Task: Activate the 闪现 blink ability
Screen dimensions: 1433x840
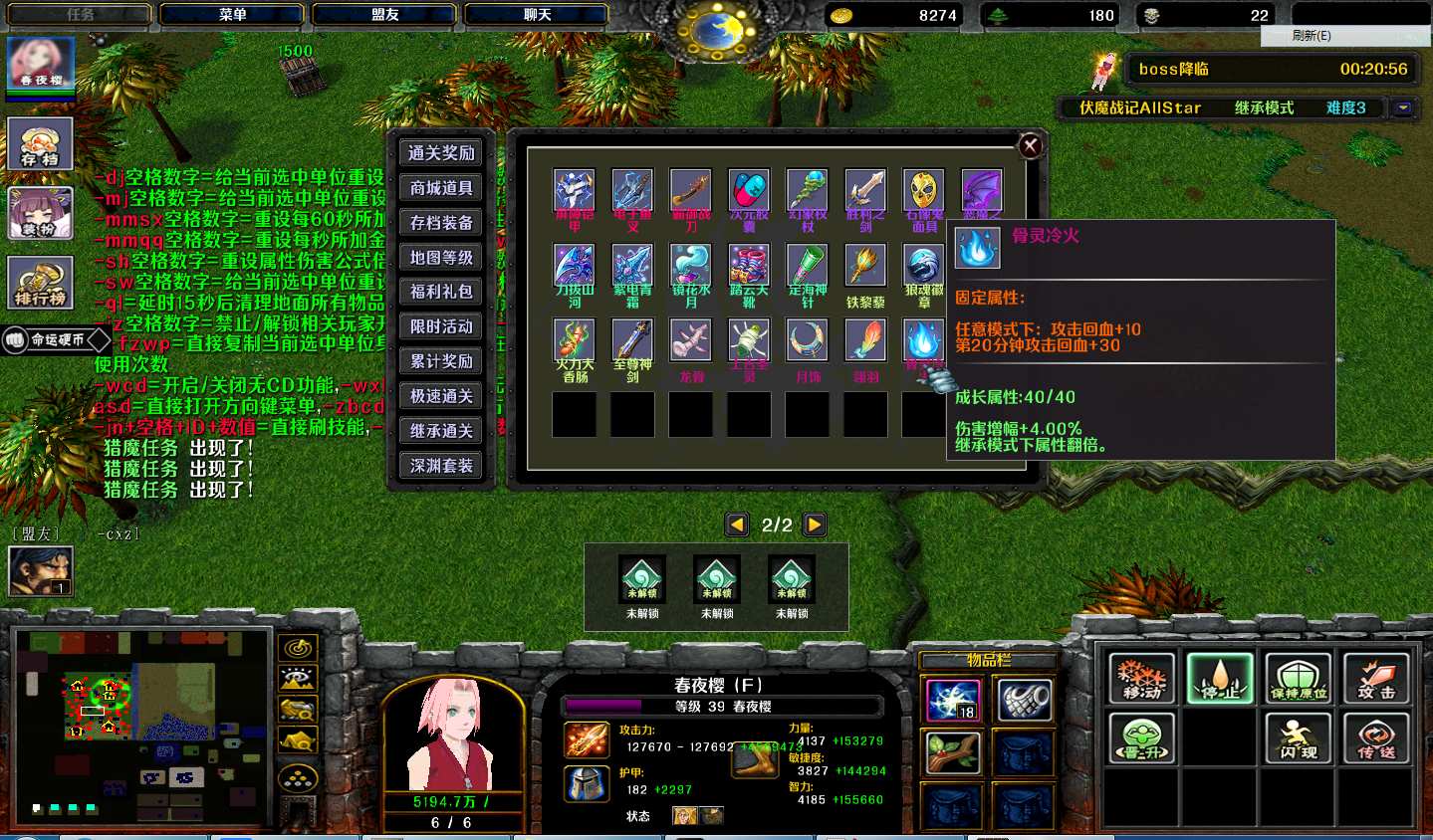Action: click(x=1299, y=738)
